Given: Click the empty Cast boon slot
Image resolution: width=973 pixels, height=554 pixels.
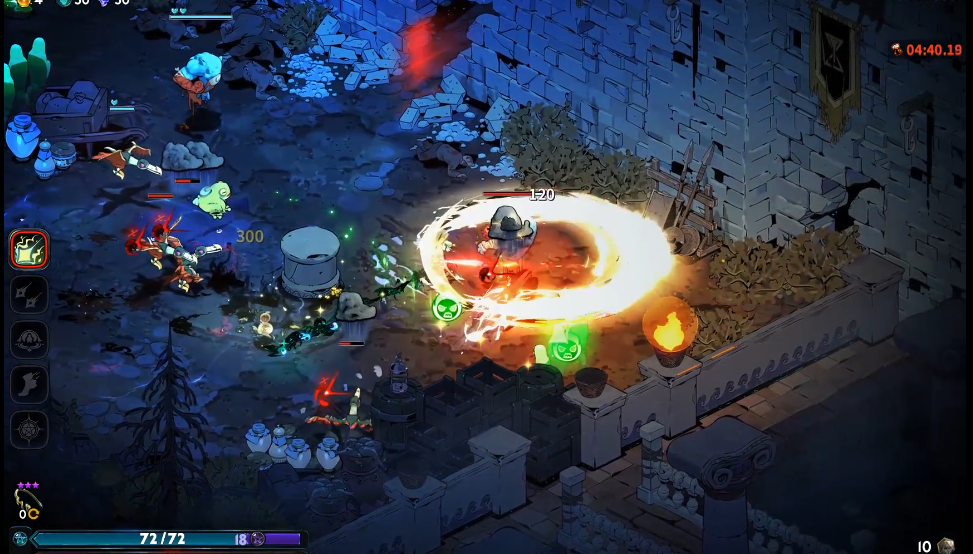Looking at the screenshot, I should (x=30, y=340).
